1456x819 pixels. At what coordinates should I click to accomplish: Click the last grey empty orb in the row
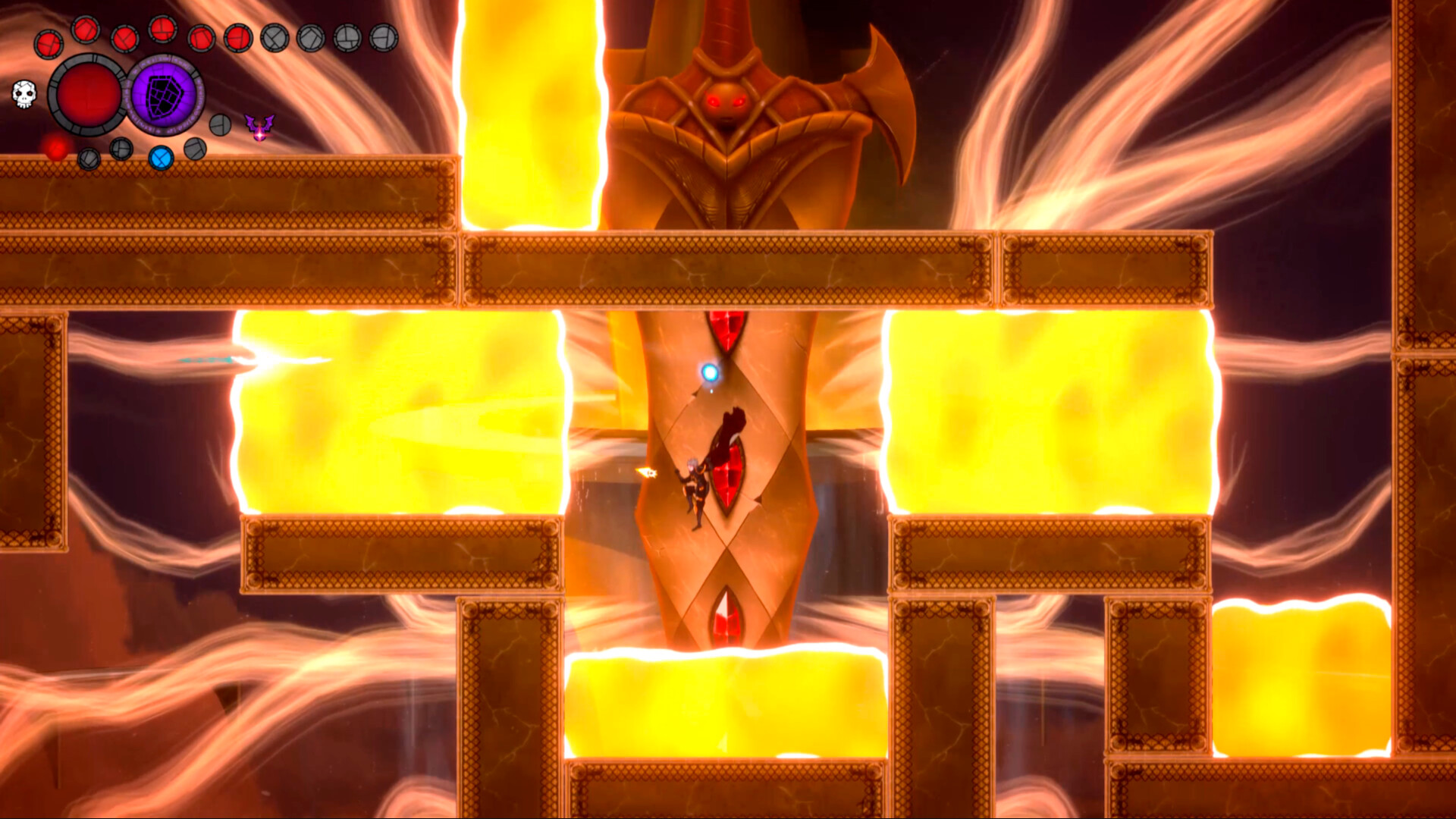point(385,38)
